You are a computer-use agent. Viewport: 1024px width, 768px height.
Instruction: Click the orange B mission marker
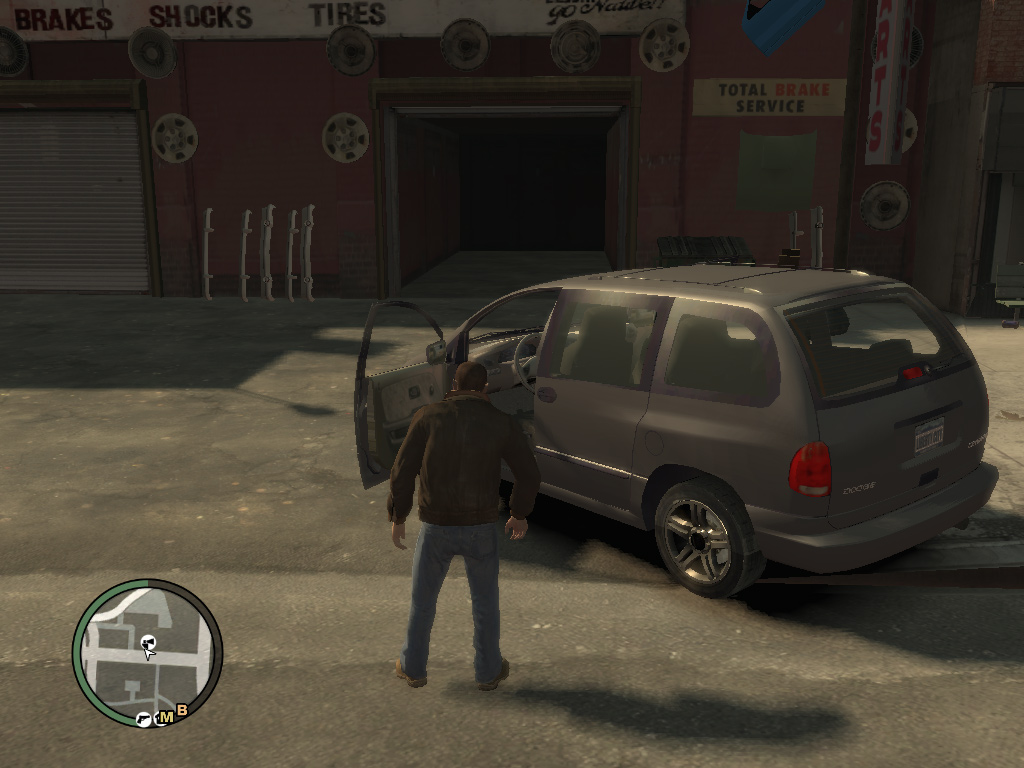pyautogui.click(x=182, y=710)
